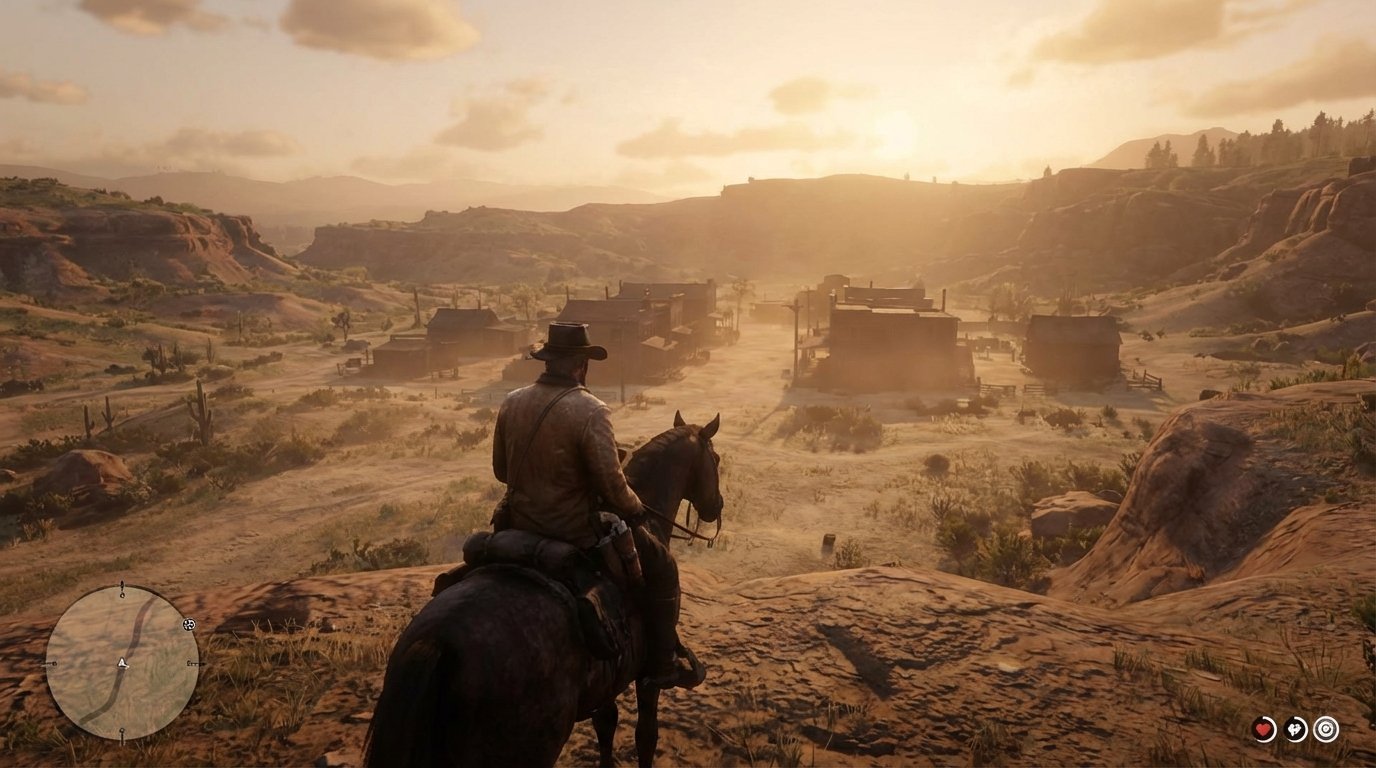Select the player arrow at the minimap center
1376x768 pixels.
tap(122, 663)
